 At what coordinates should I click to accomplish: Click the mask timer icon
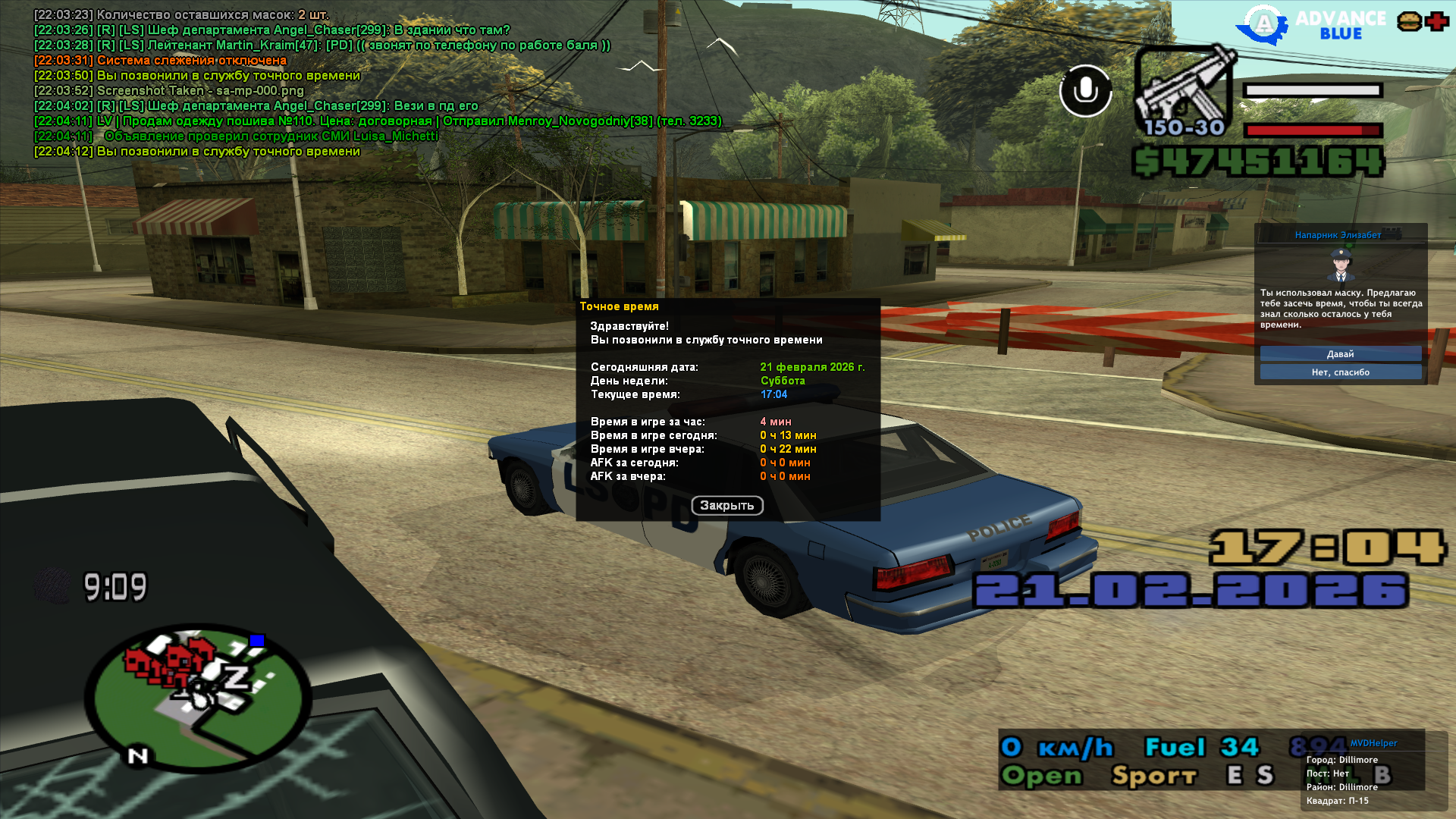[52, 586]
